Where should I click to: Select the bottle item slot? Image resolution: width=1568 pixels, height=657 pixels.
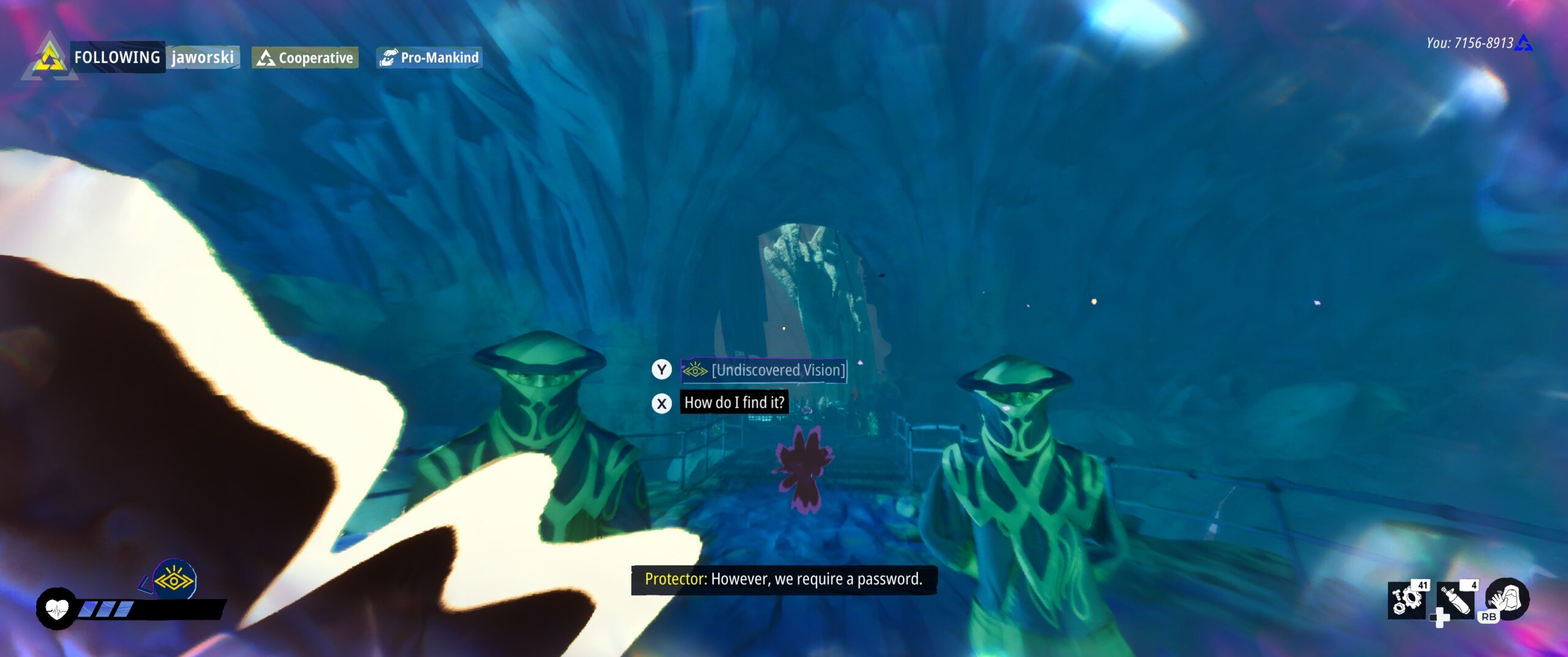[1455, 599]
